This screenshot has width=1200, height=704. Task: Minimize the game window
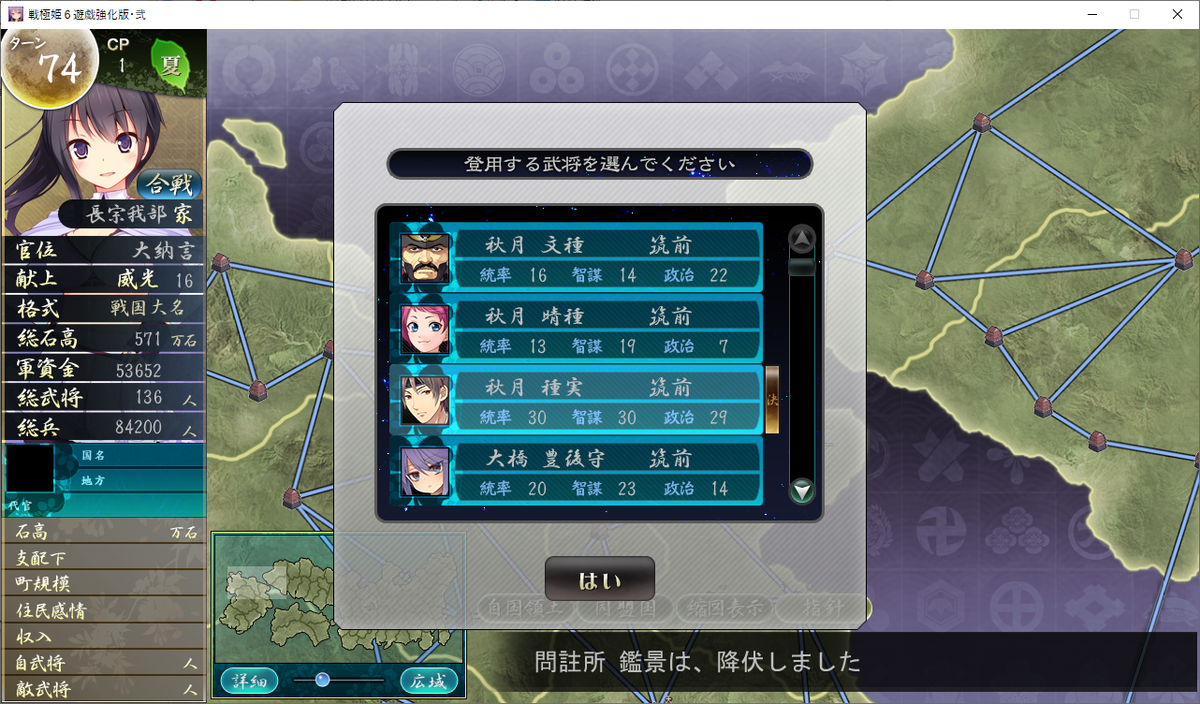click(x=1088, y=14)
